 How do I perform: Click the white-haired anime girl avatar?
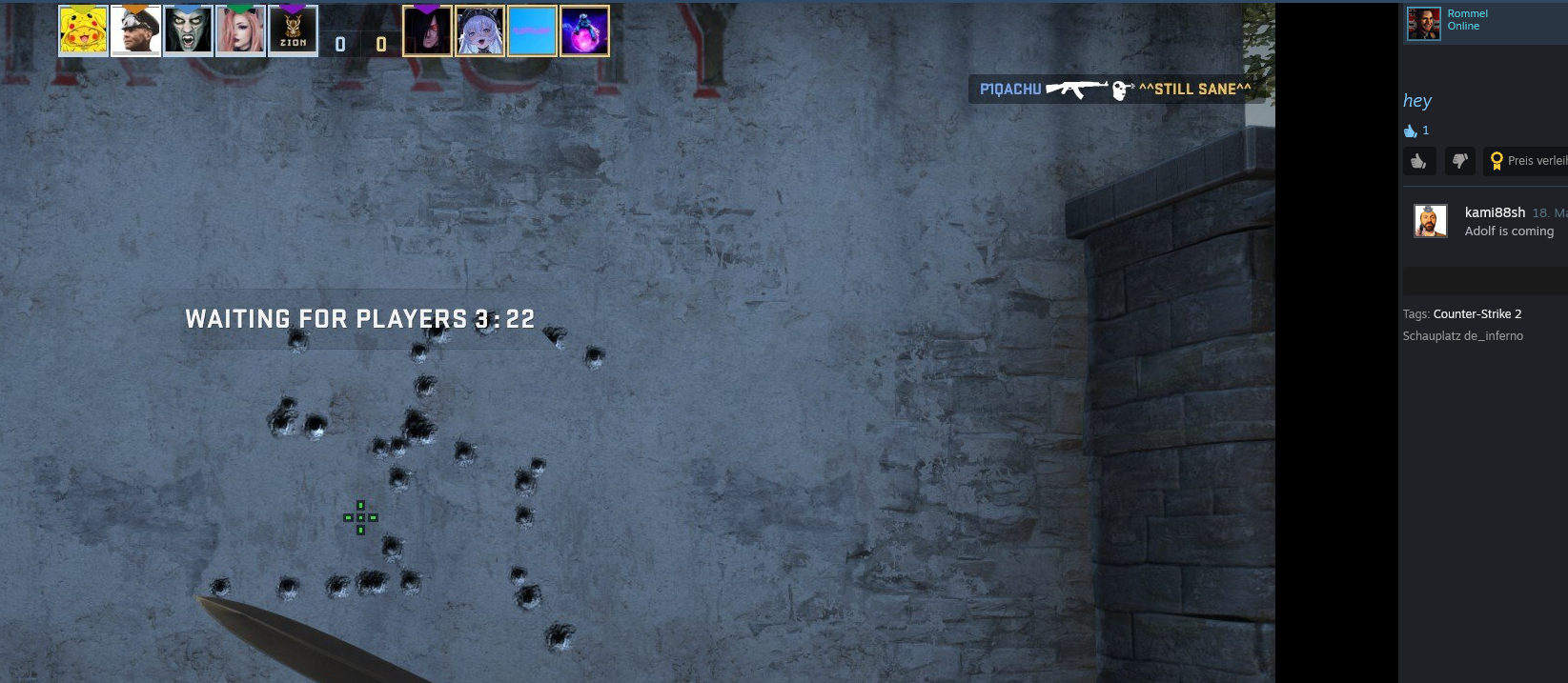[x=479, y=30]
